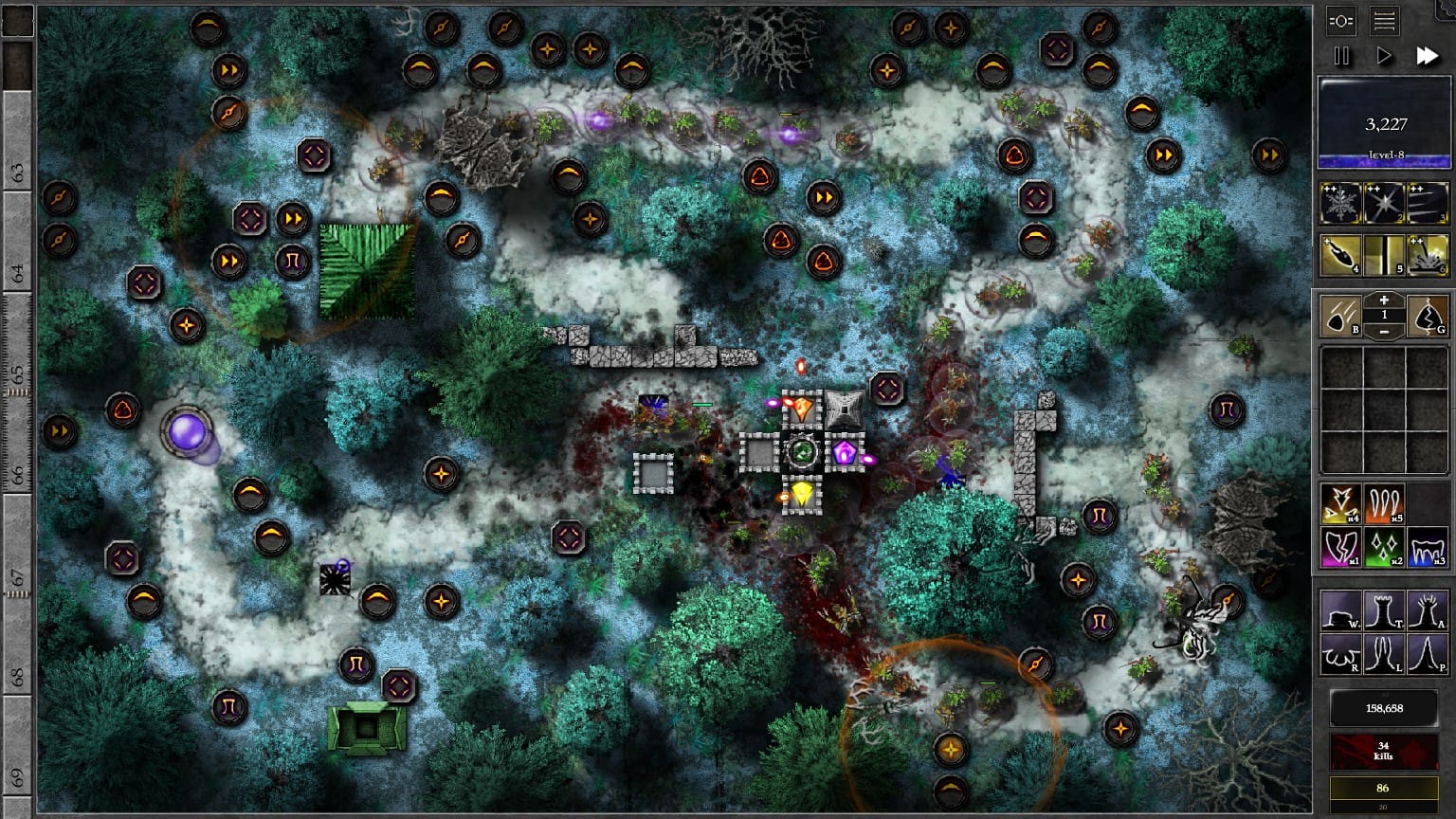Create an orange triple-fang gem type

1384,504
